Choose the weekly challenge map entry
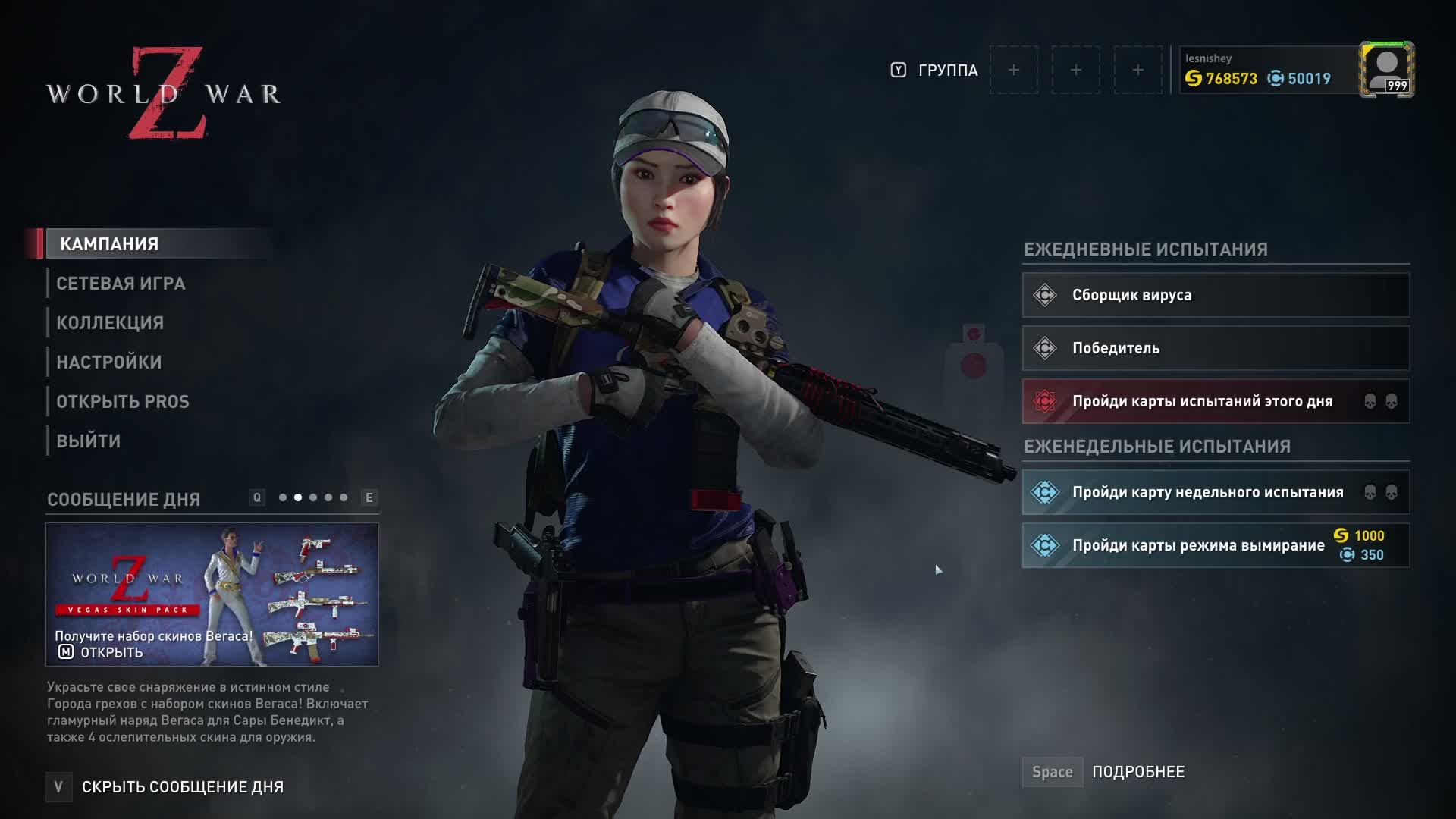Viewport: 1456px width, 819px height. point(1216,492)
